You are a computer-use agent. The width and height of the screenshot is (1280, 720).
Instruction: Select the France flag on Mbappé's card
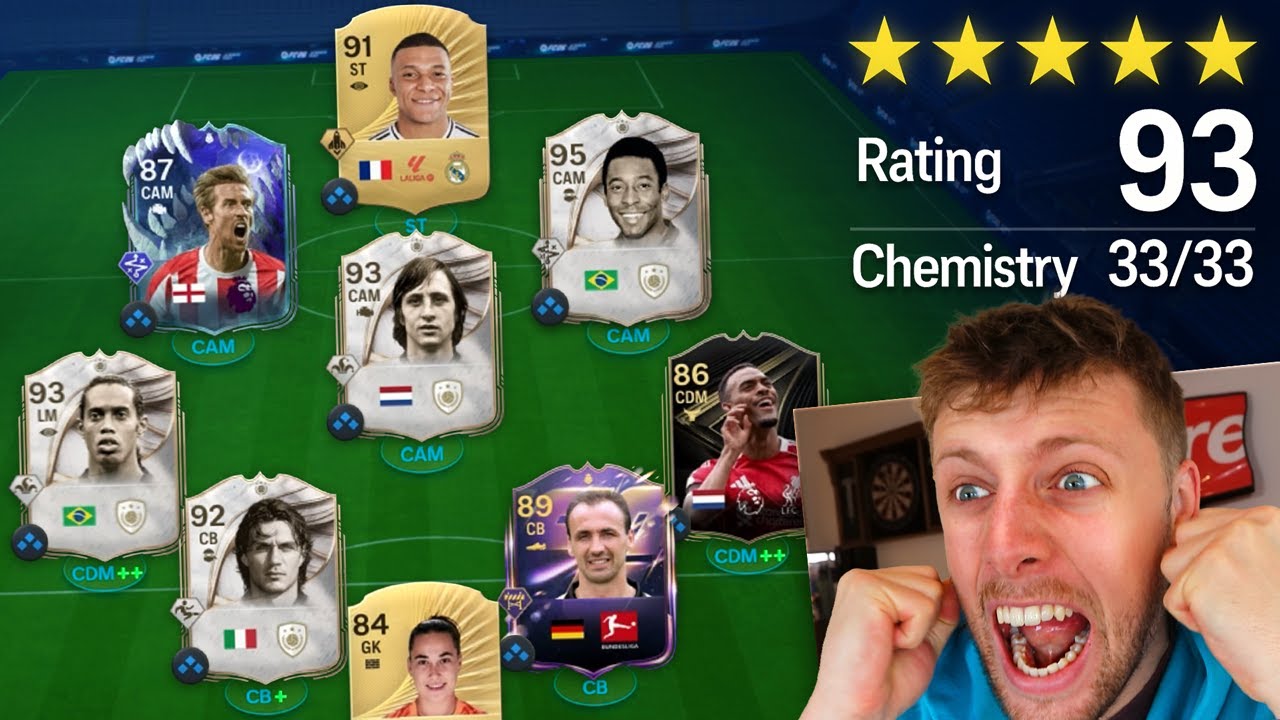375,170
